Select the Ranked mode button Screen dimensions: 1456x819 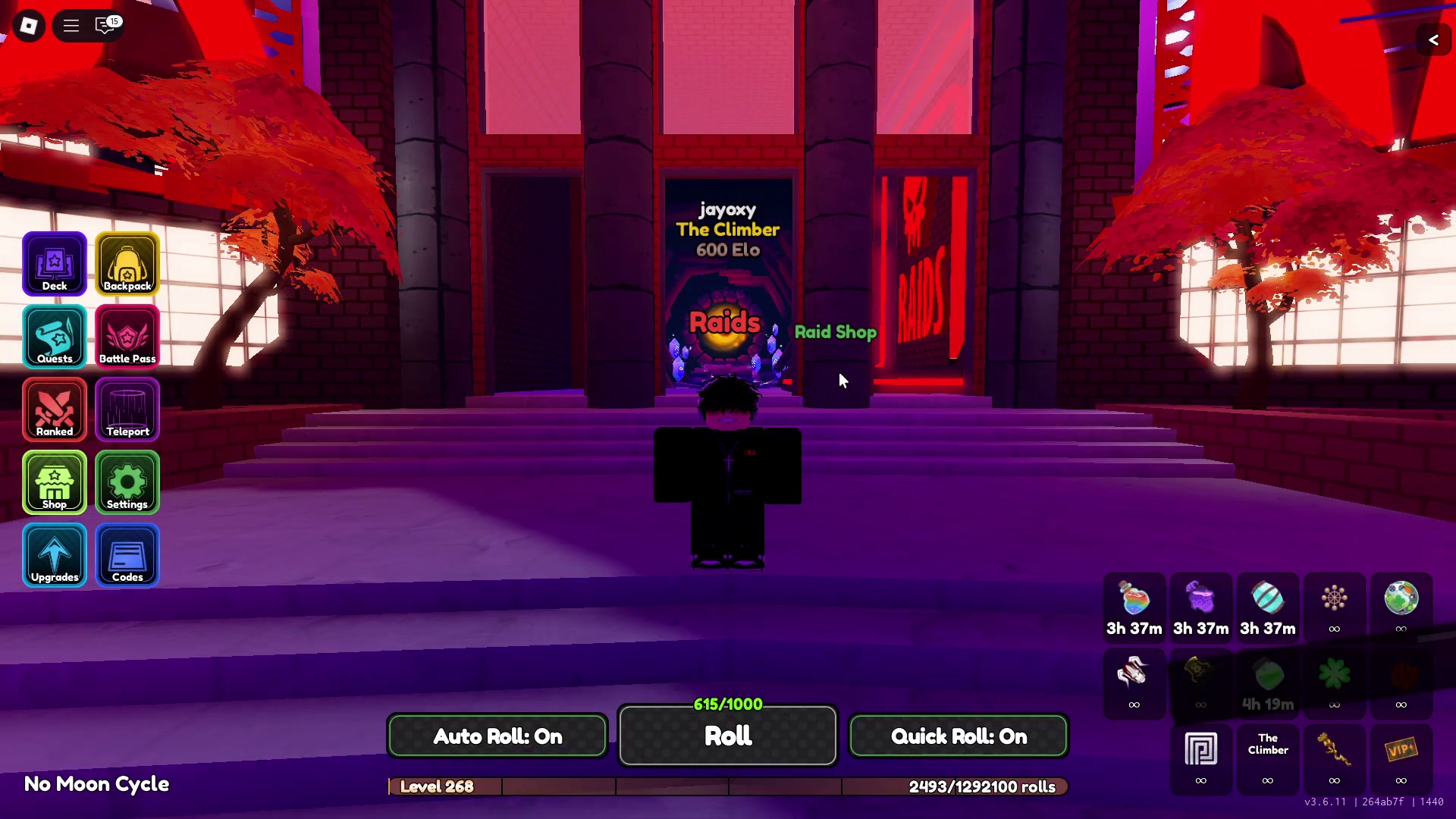pos(55,409)
